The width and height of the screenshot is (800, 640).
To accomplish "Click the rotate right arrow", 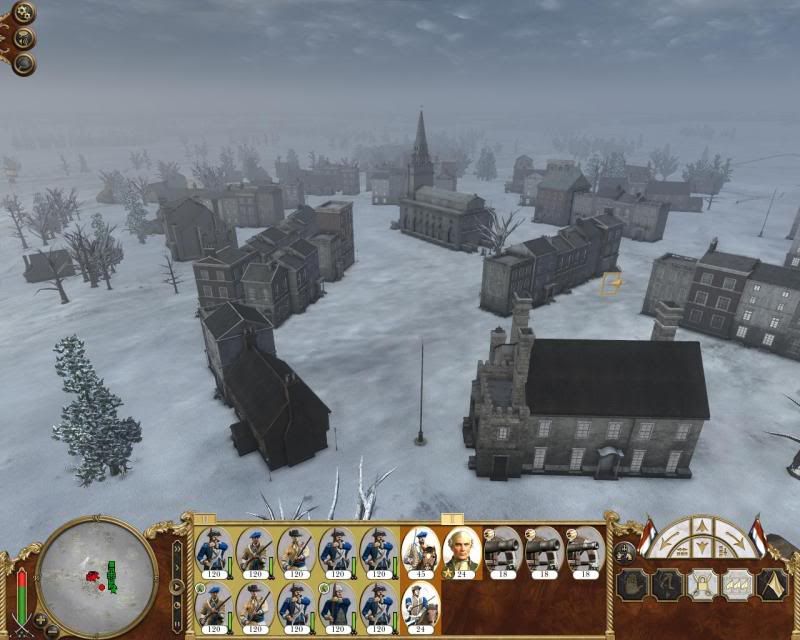I will [x=735, y=538].
